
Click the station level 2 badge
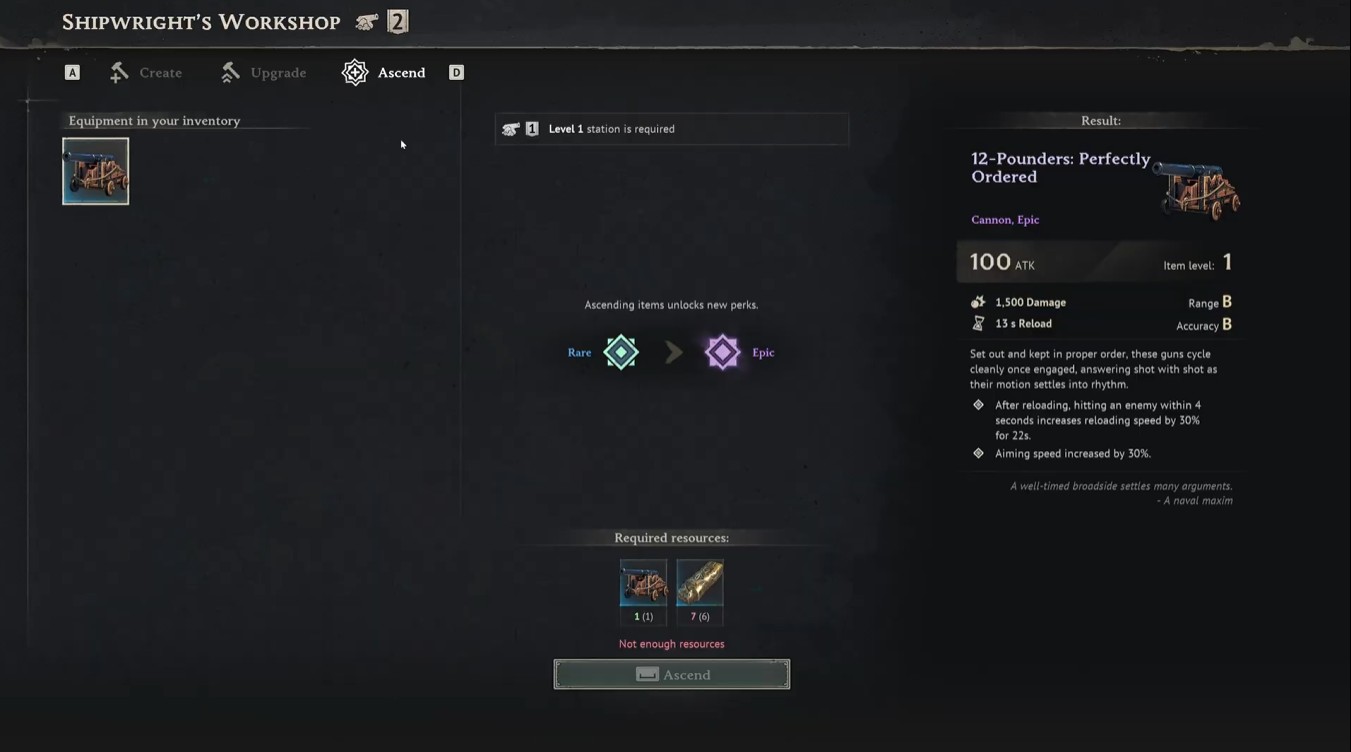(x=399, y=20)
